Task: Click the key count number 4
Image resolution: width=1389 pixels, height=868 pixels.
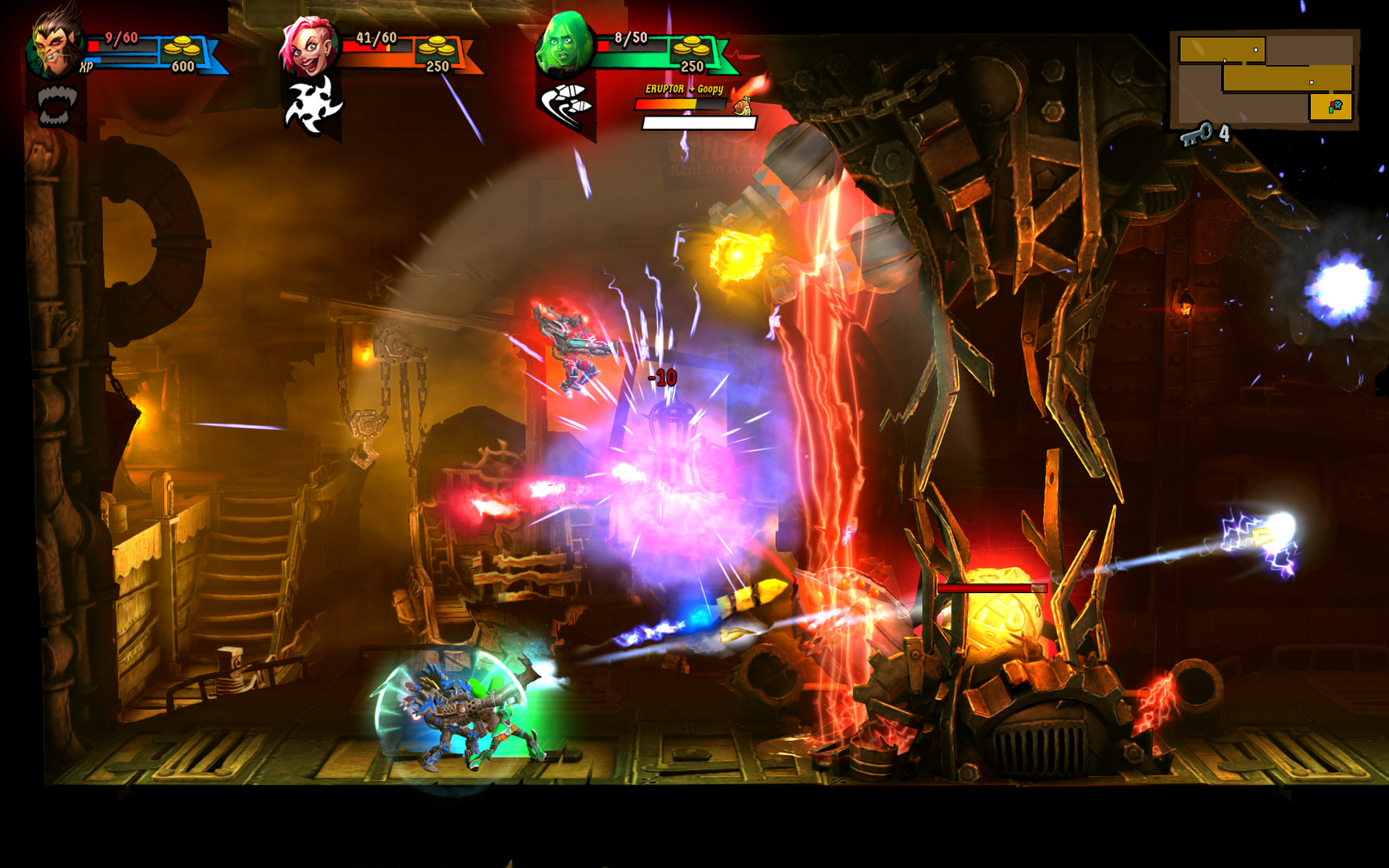Action: (1223, 133)
